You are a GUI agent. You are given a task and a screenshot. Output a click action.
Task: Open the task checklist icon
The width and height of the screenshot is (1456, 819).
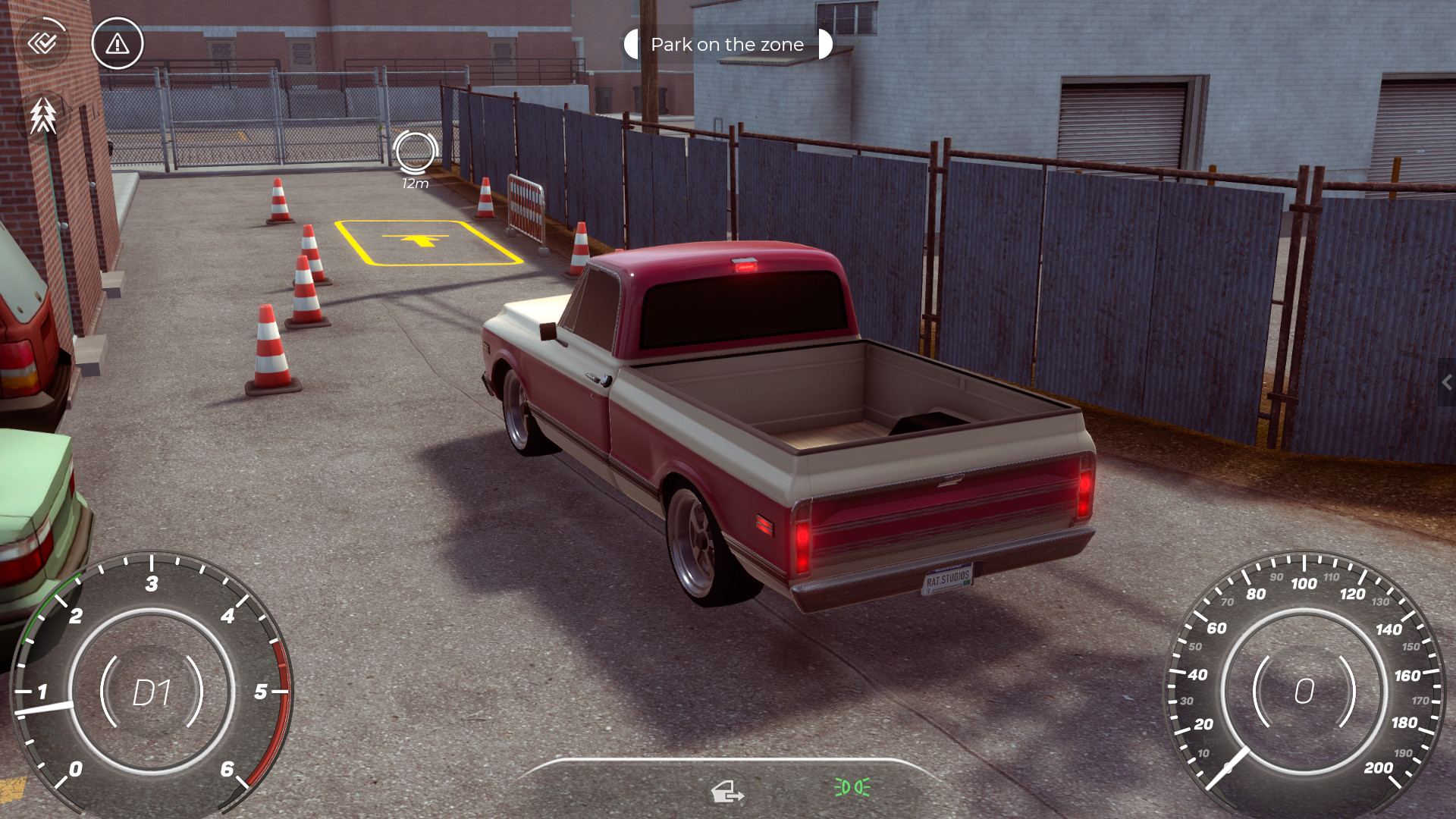click(x=43, y=43)
